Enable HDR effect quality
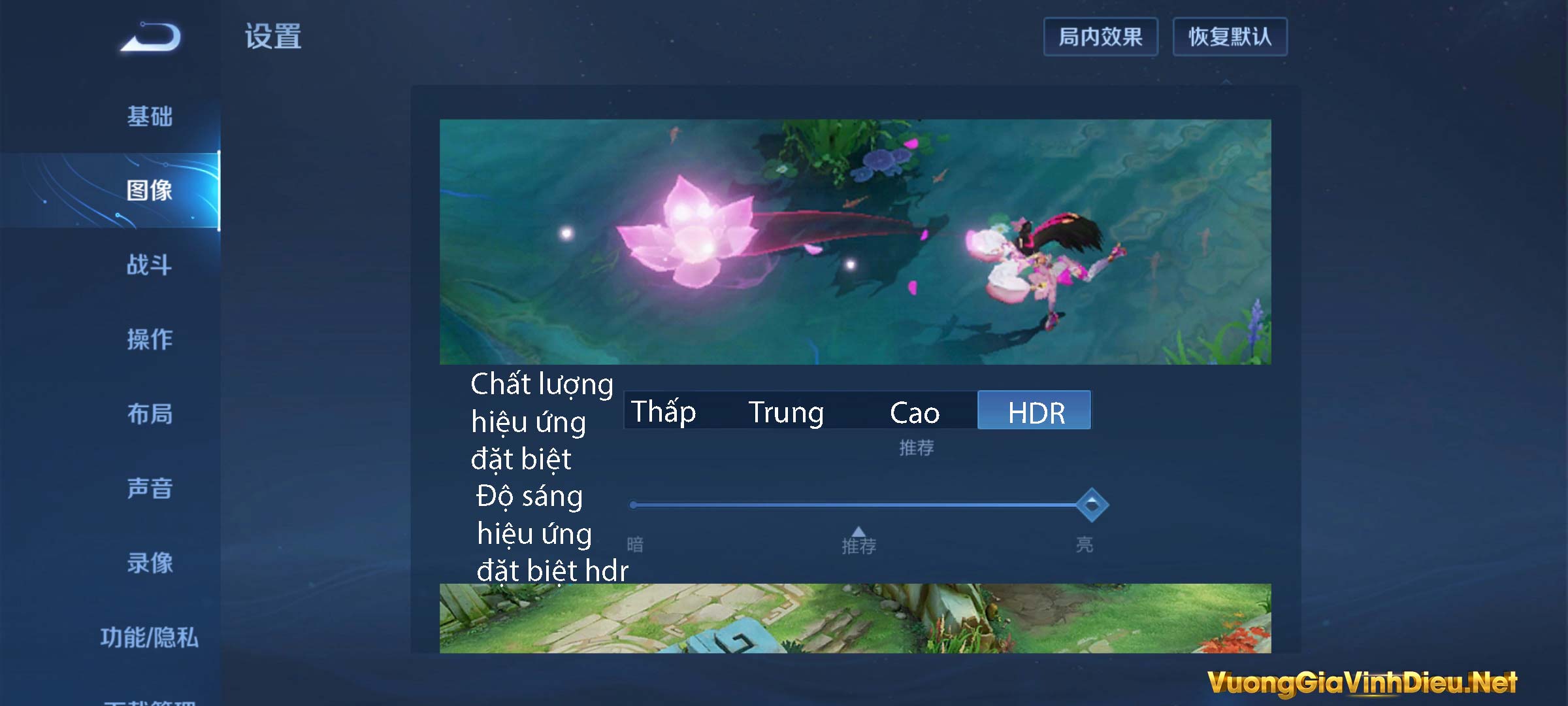This screenshot has height=706, width=1568. click(1034, 411)
